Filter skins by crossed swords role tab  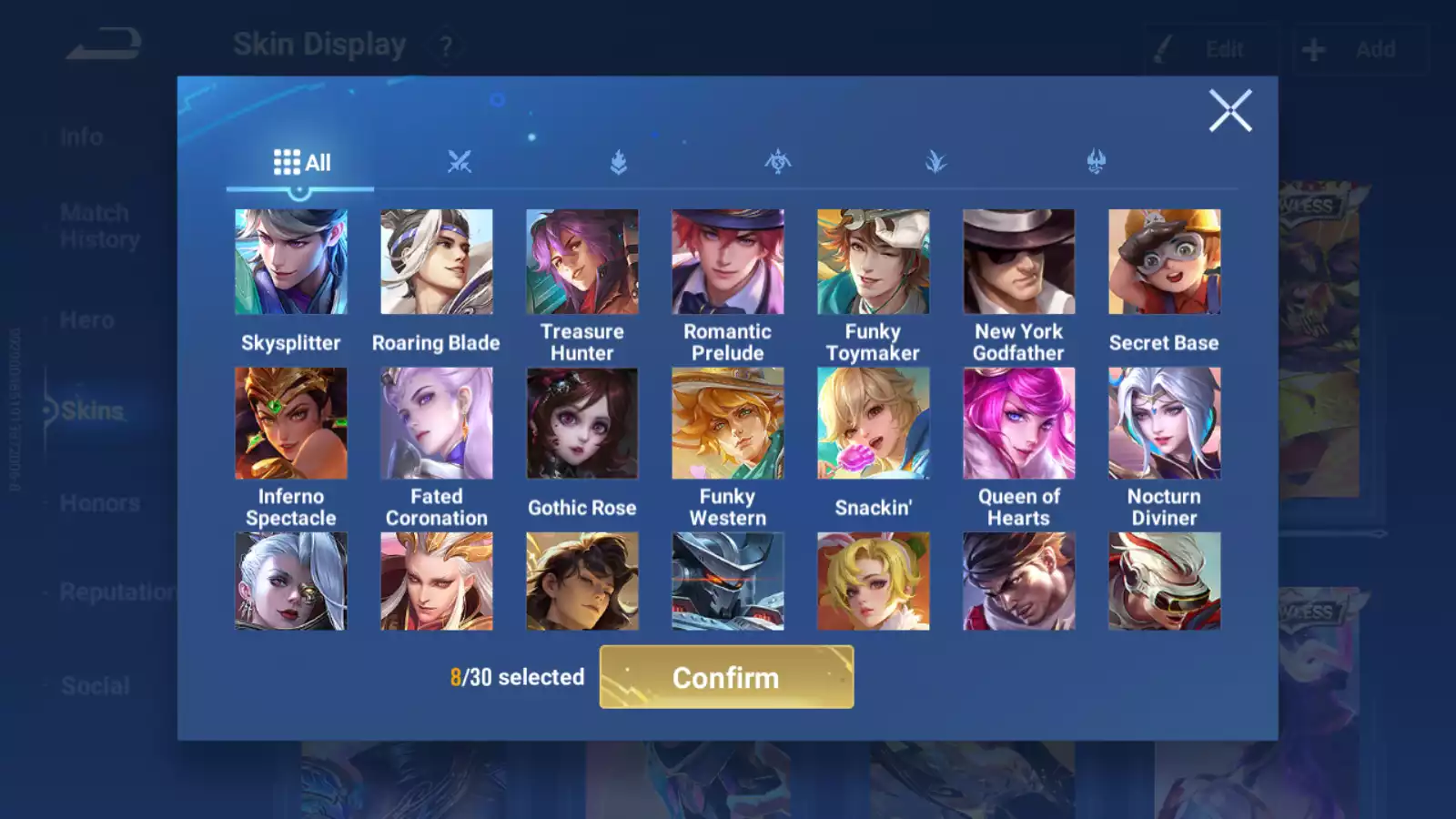tap(460, 163)
